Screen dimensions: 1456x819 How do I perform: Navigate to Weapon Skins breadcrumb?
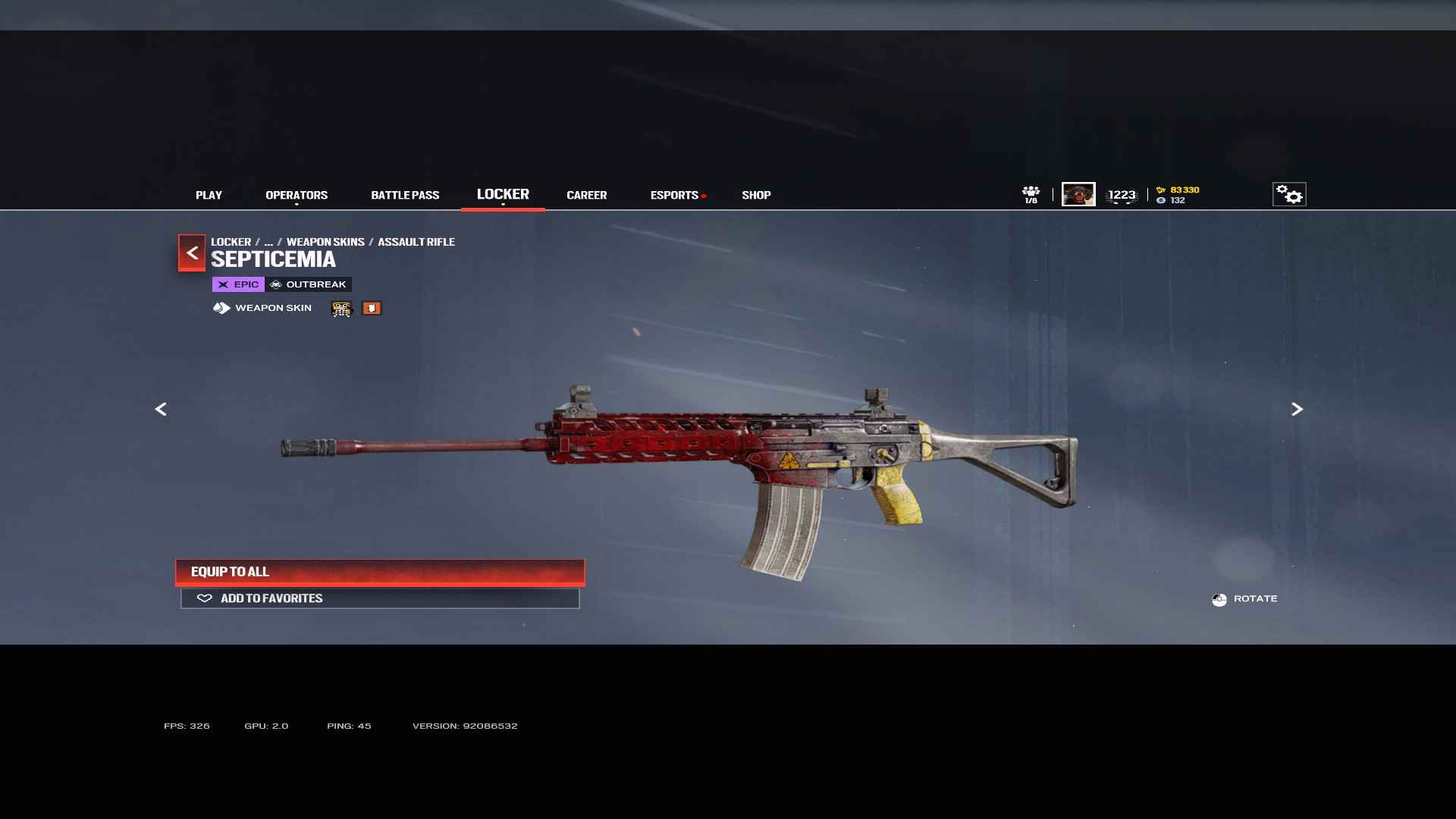click(325, 242)
